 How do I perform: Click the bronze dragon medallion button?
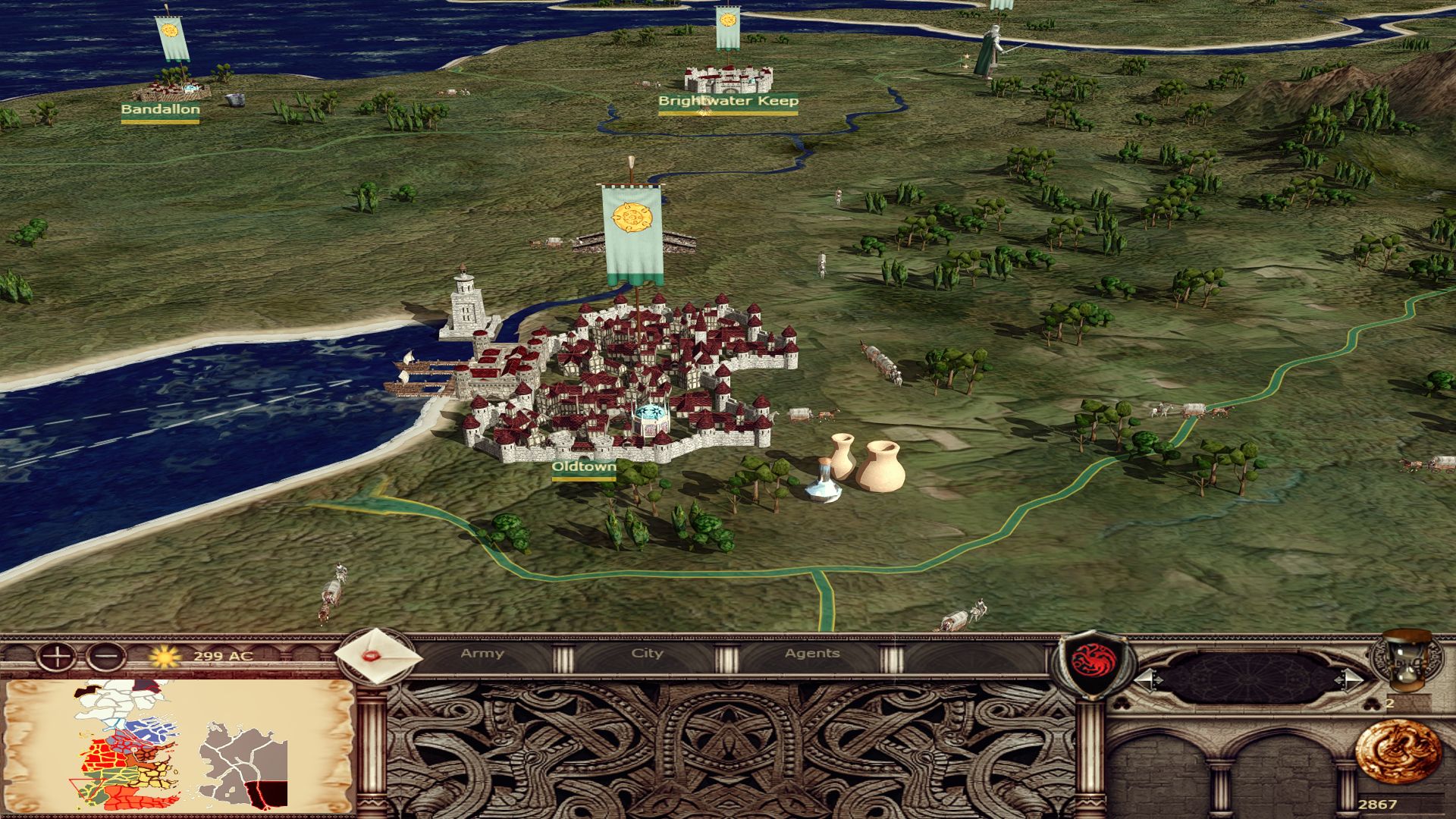coord(1398,752)
